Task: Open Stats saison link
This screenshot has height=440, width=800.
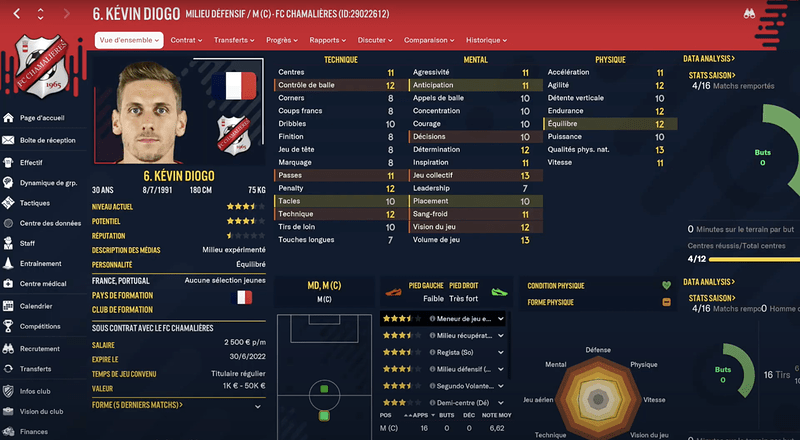Action: pyautogui.click(x=710, y=75)
